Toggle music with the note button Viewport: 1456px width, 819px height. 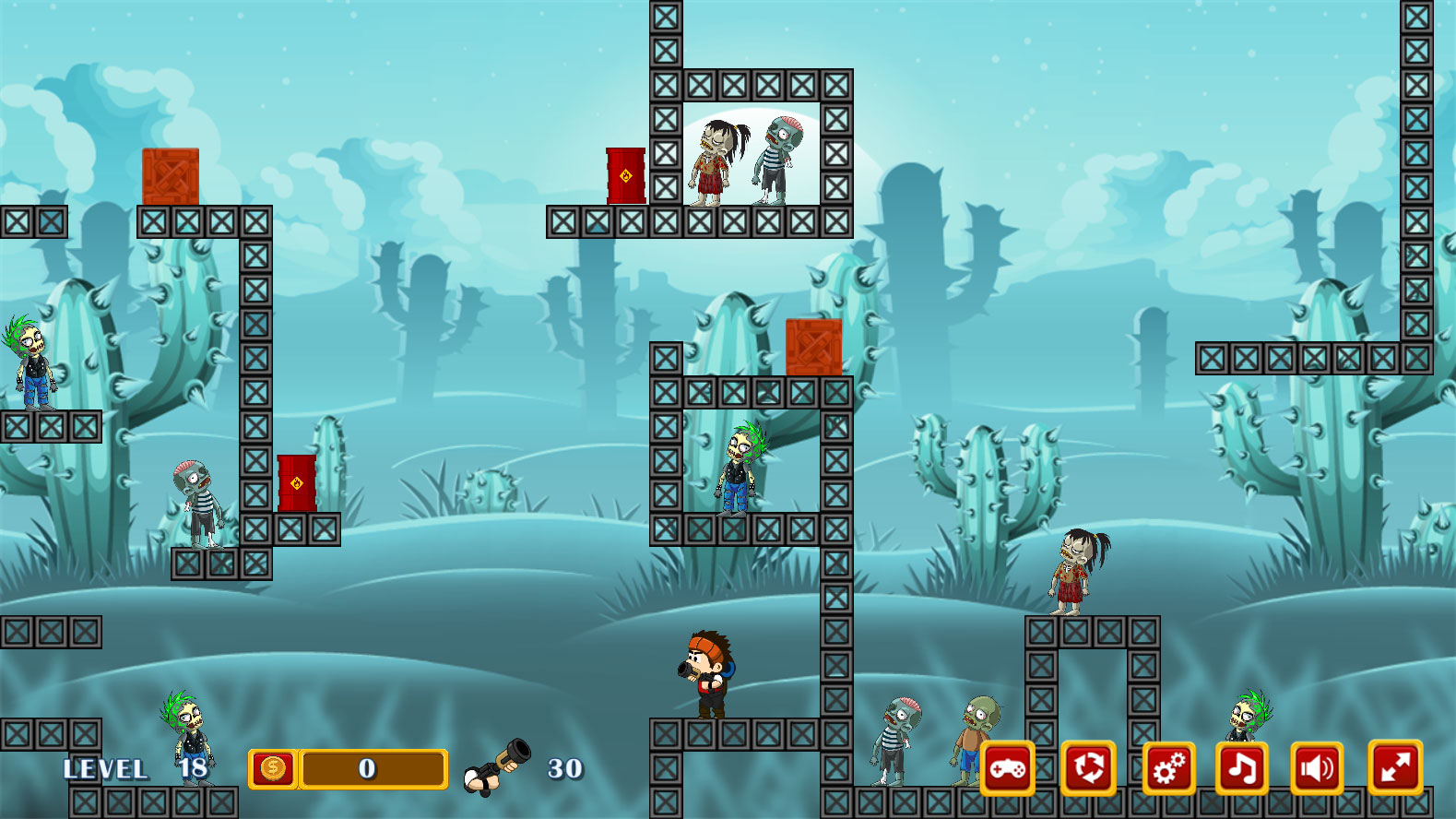pyautogui.click(x=1241, y=767)
